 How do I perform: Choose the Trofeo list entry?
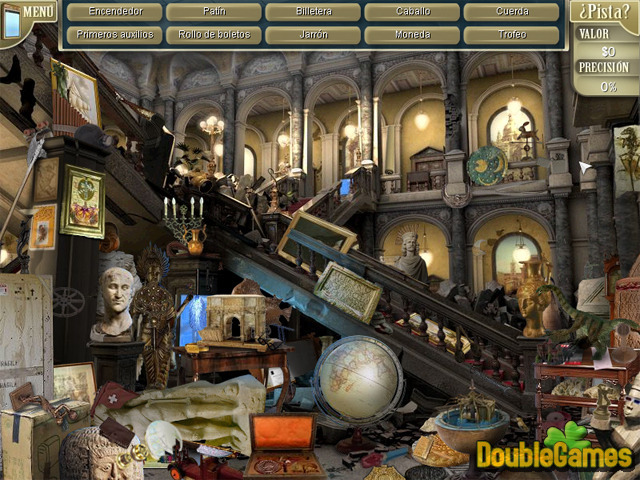512,34
